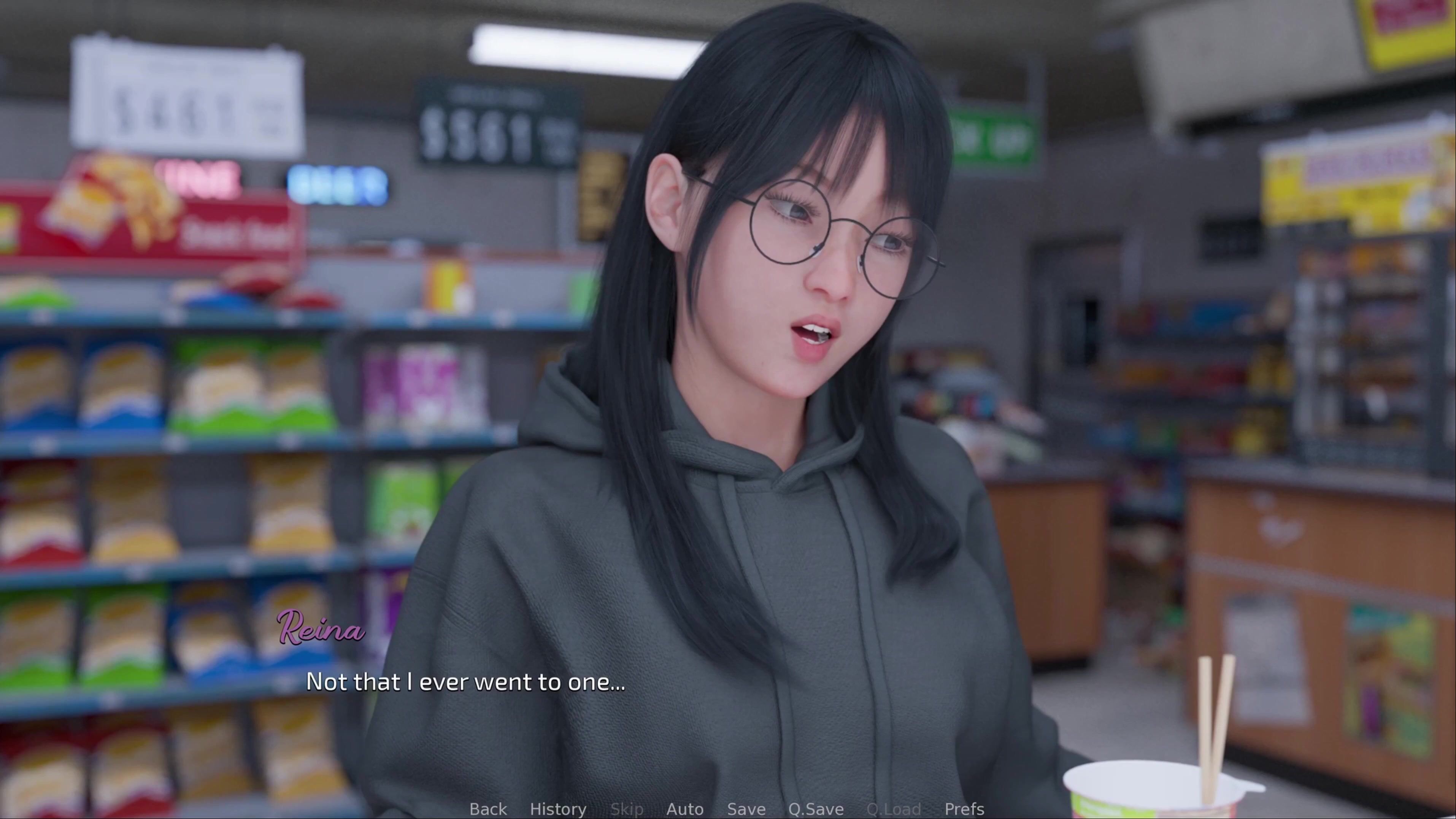Toggle Skip mode
1456x819 pixels.
[x=626, y=809]
